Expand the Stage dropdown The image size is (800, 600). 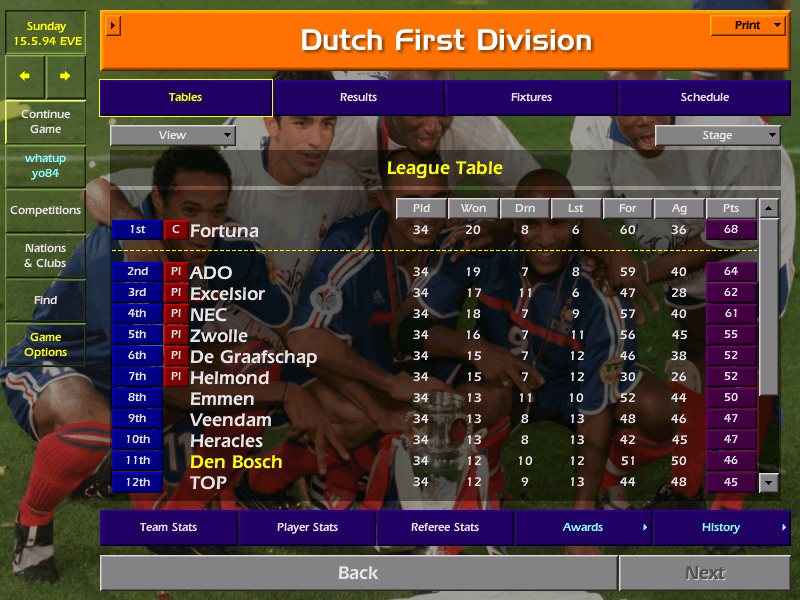point(717,135)
